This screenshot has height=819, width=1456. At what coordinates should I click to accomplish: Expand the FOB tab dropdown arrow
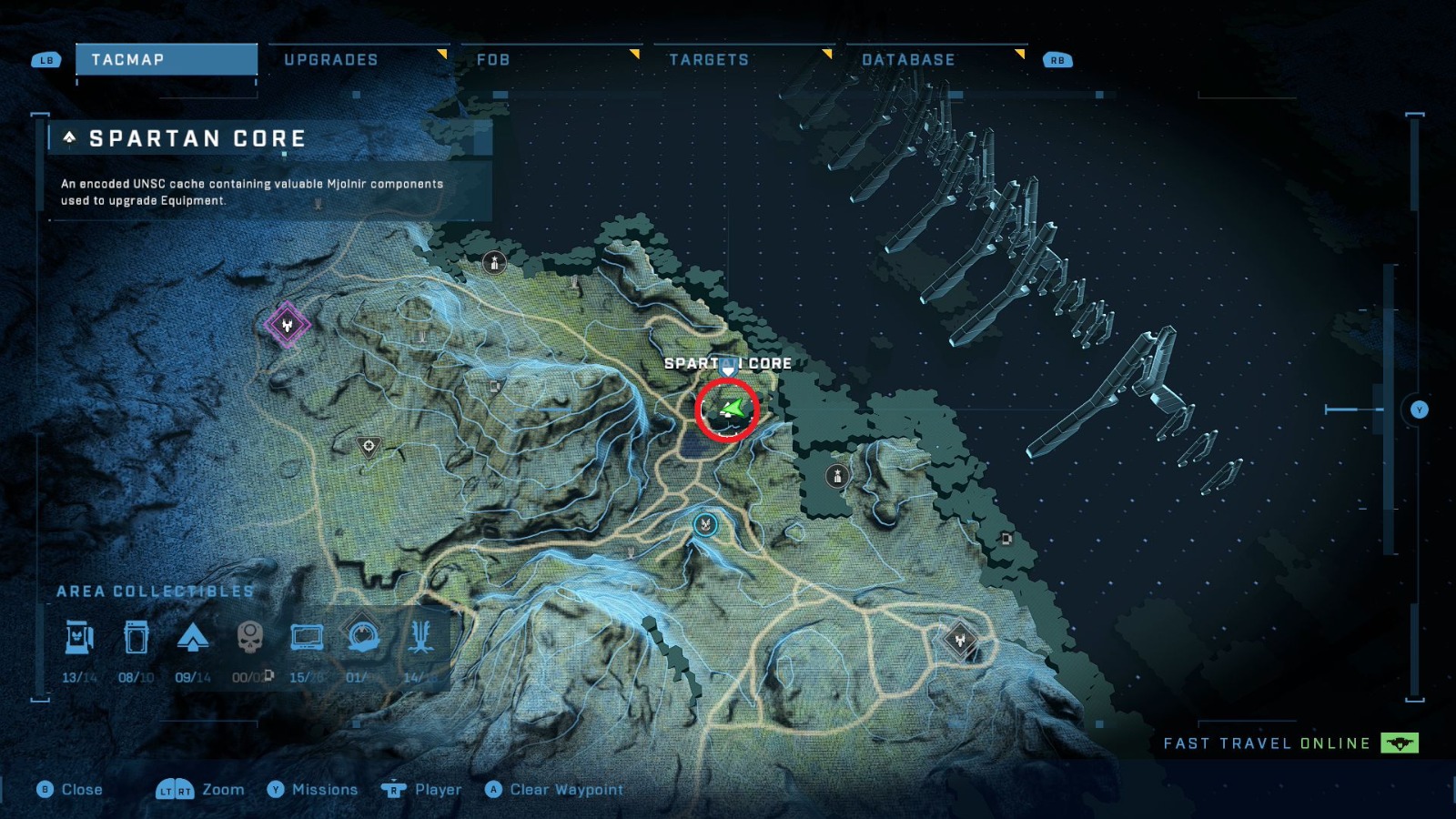point(634,54)
